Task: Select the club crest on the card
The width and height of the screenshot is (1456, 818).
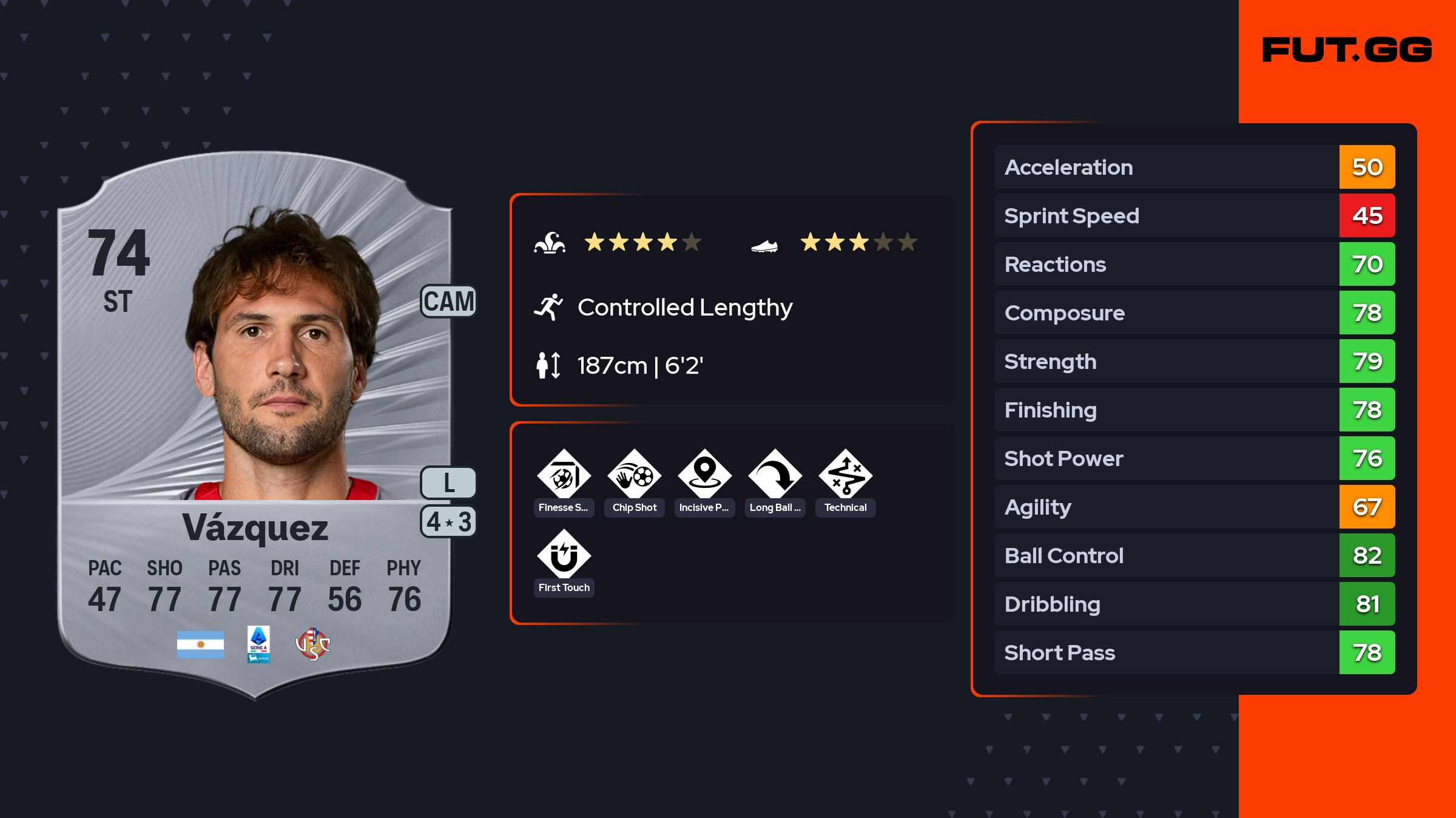Action: click(312, 644)
